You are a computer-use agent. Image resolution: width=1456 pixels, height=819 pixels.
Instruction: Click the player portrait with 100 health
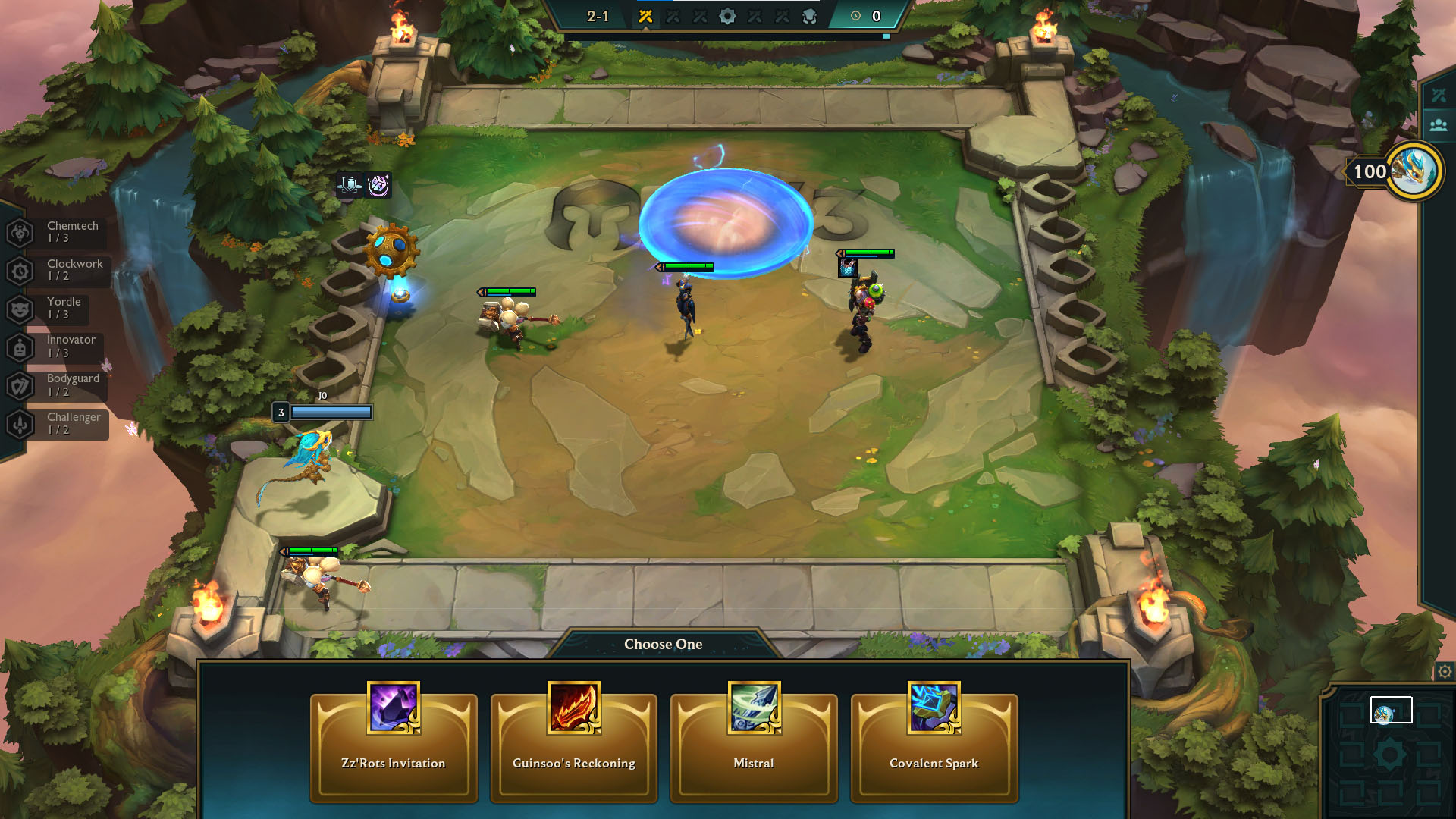(x=1414, y=171)
